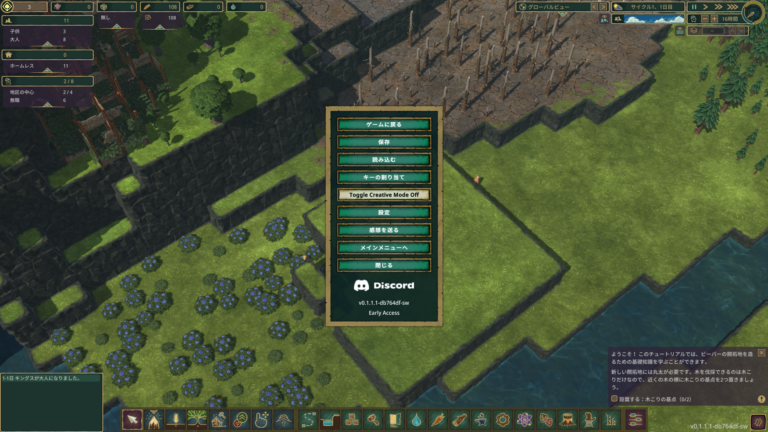
Task: Switch to next district view arrow
Action: click(x=601, y=7)
